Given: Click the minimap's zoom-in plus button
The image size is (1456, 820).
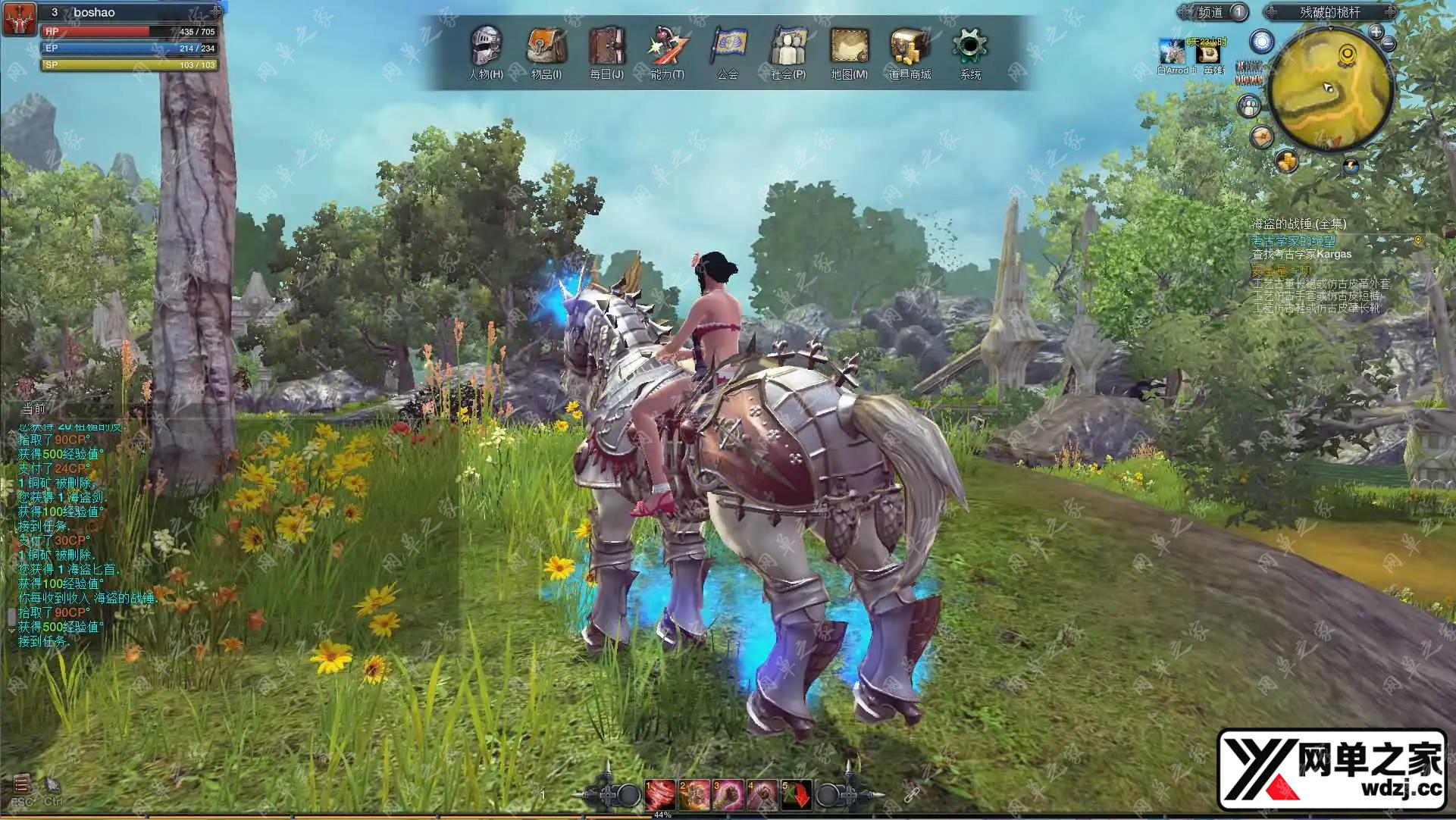Looking at the screenshot, I should [1376, 32].
